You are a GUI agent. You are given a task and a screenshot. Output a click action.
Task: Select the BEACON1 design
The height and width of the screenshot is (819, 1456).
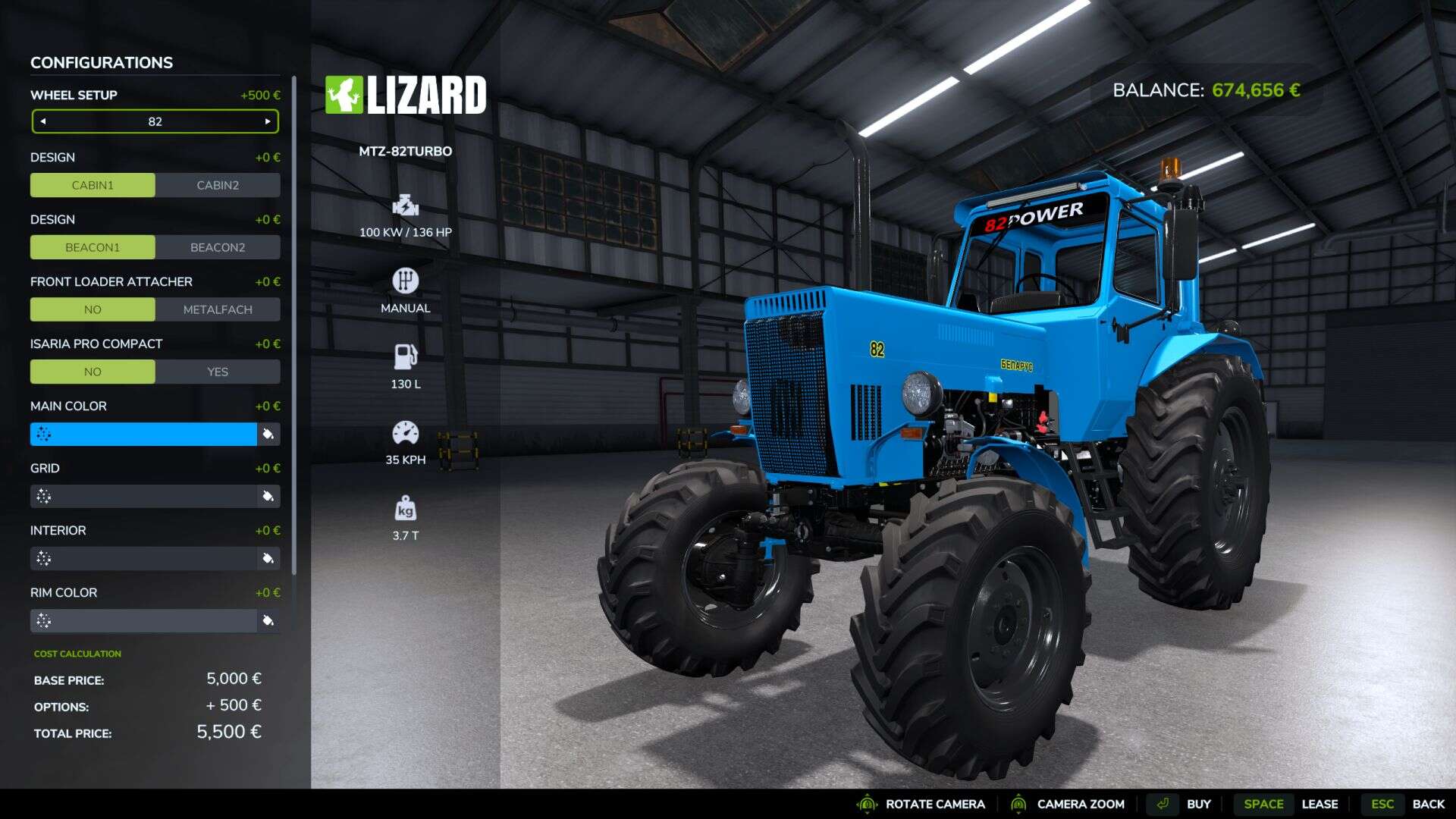click(x=93, y=247)
